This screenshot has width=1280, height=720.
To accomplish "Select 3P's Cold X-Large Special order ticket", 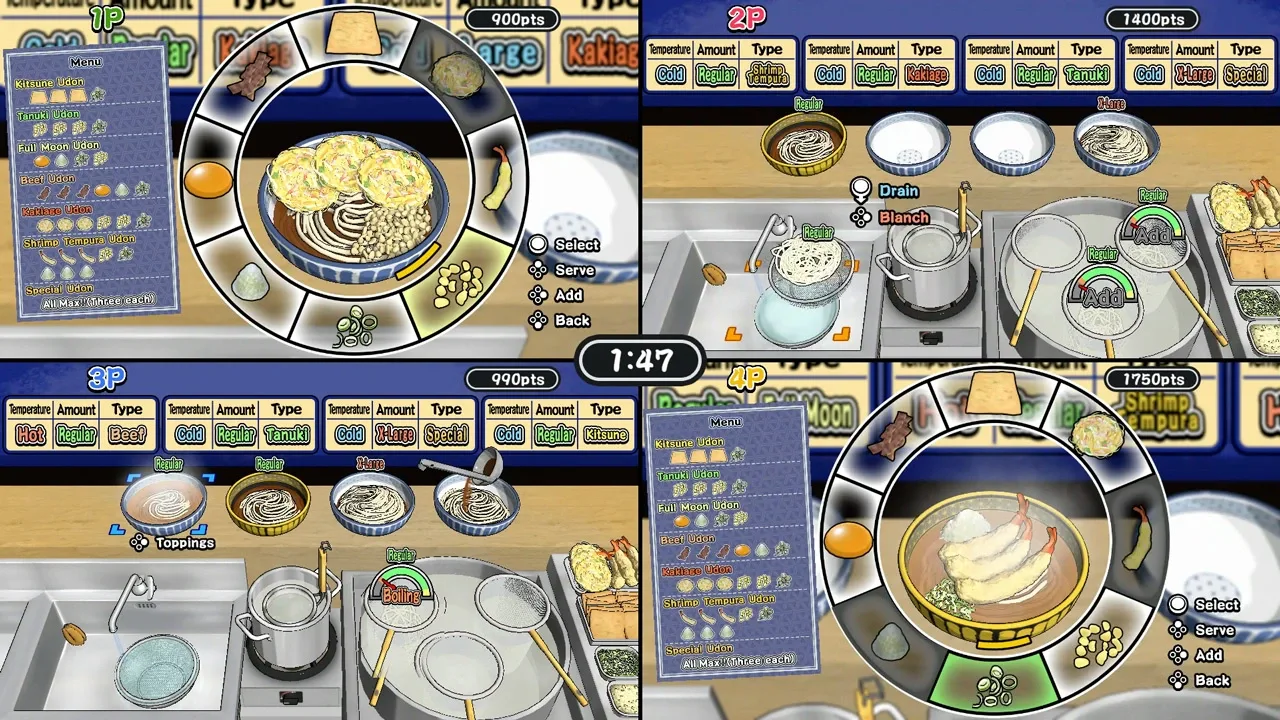I will [x=398, y=424].
